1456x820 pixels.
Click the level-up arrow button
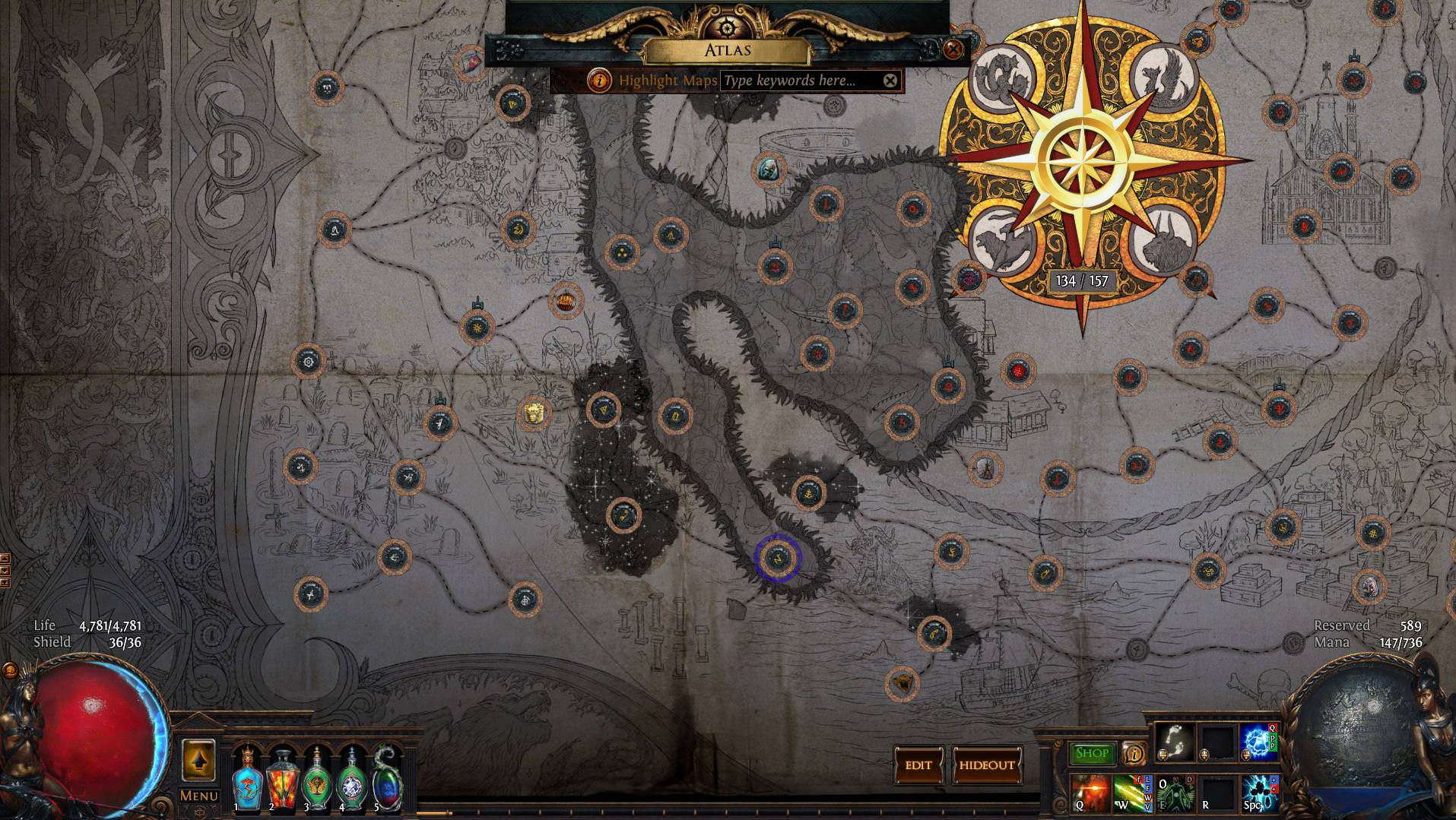tap(198, 759)
